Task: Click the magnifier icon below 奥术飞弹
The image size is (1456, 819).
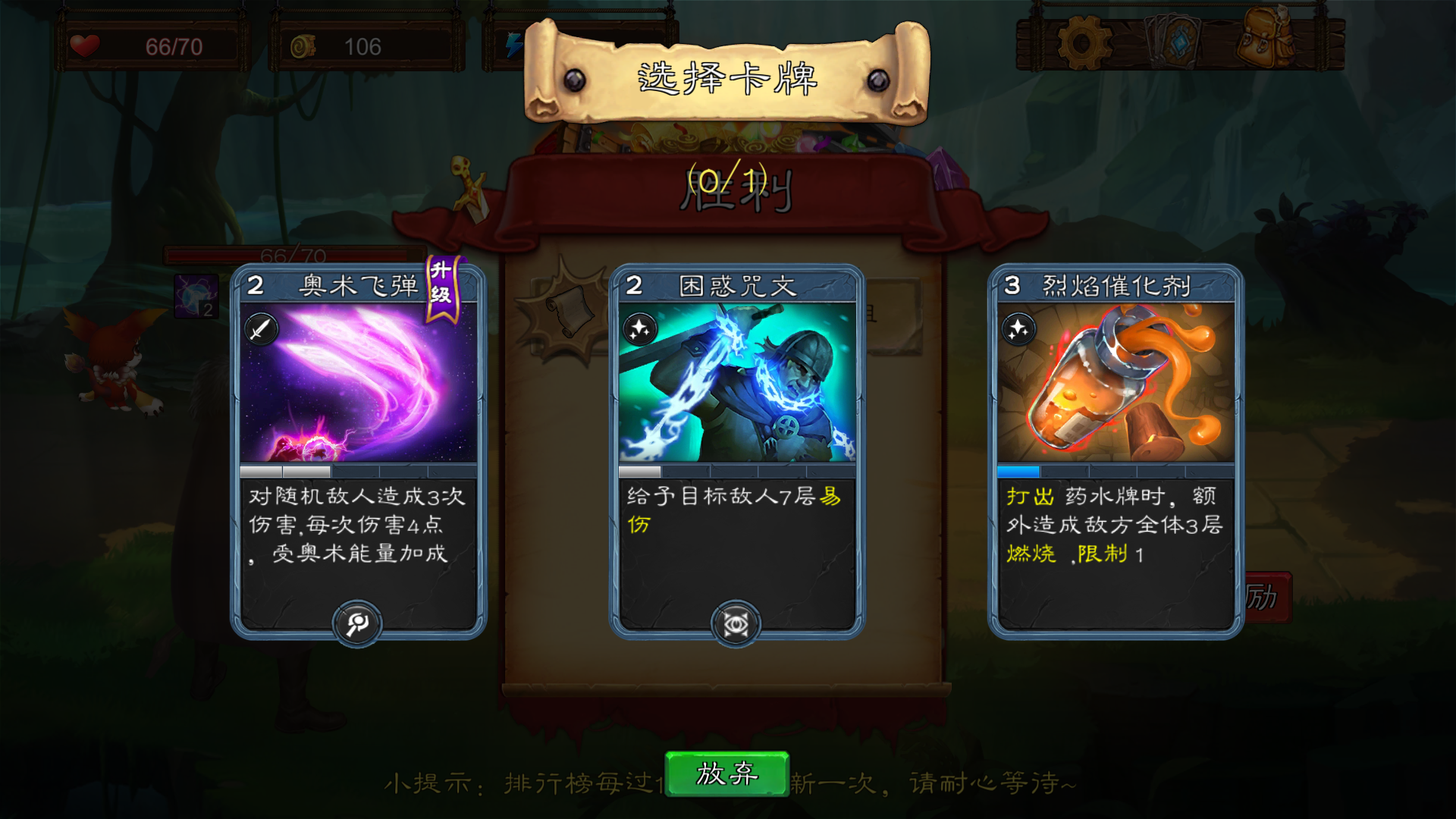Action: pyautogui.click(x=358, y=623)
